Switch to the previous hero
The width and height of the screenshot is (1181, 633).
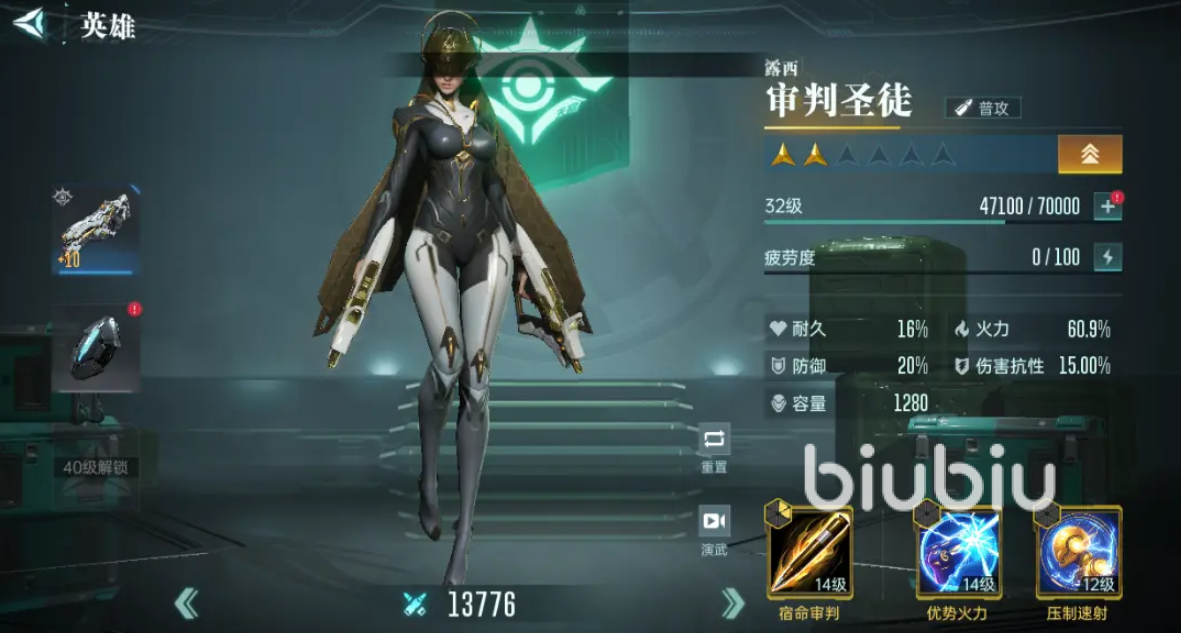[x=186, y=603]
